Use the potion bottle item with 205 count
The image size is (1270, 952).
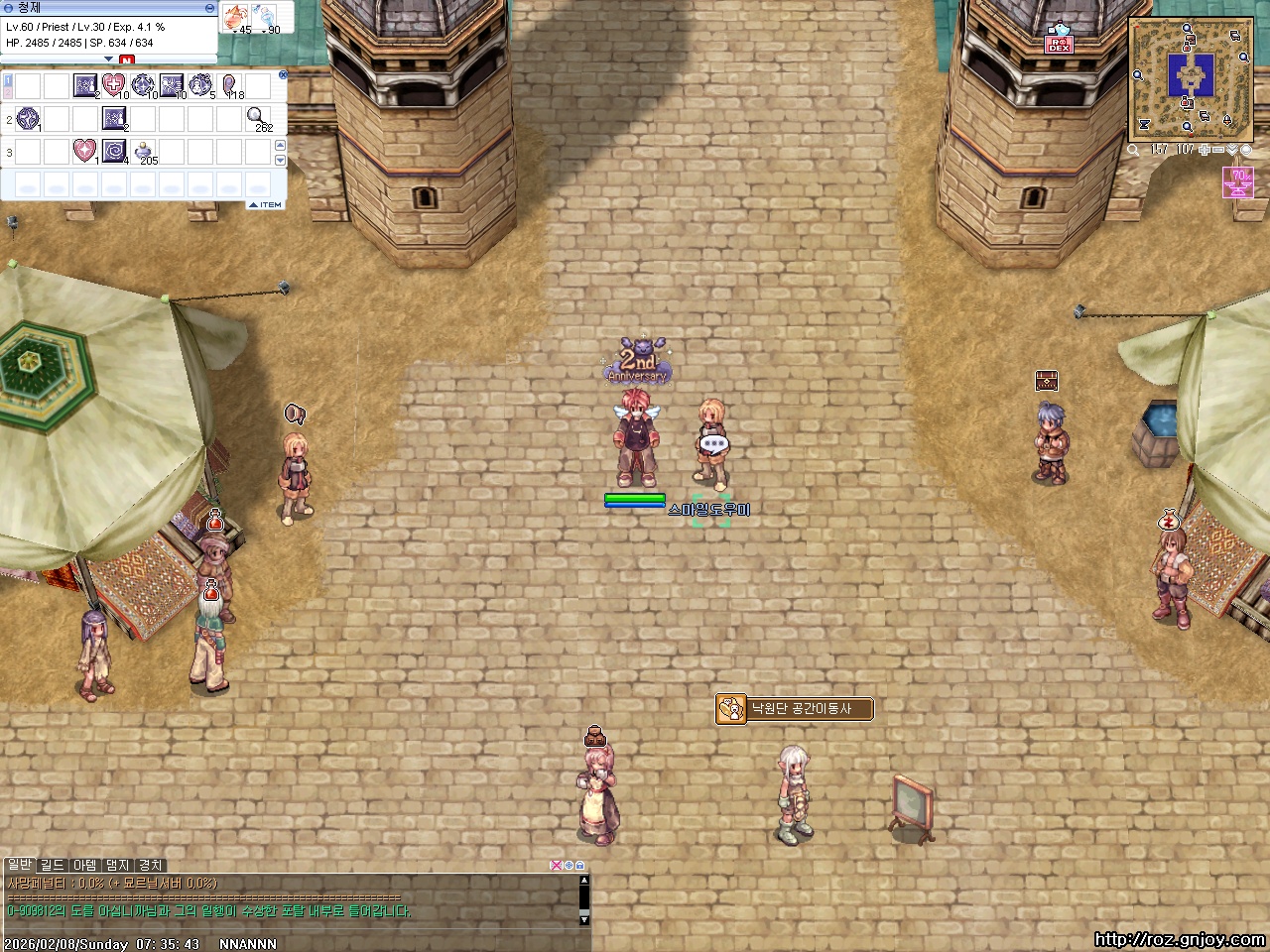pos(144,152)
